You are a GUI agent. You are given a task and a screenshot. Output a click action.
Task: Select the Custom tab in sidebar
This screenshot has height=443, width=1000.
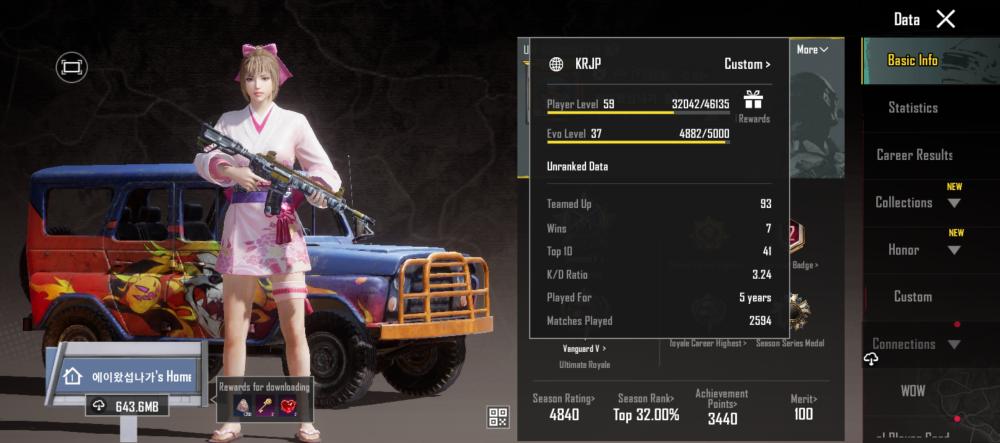click(912, 297)
